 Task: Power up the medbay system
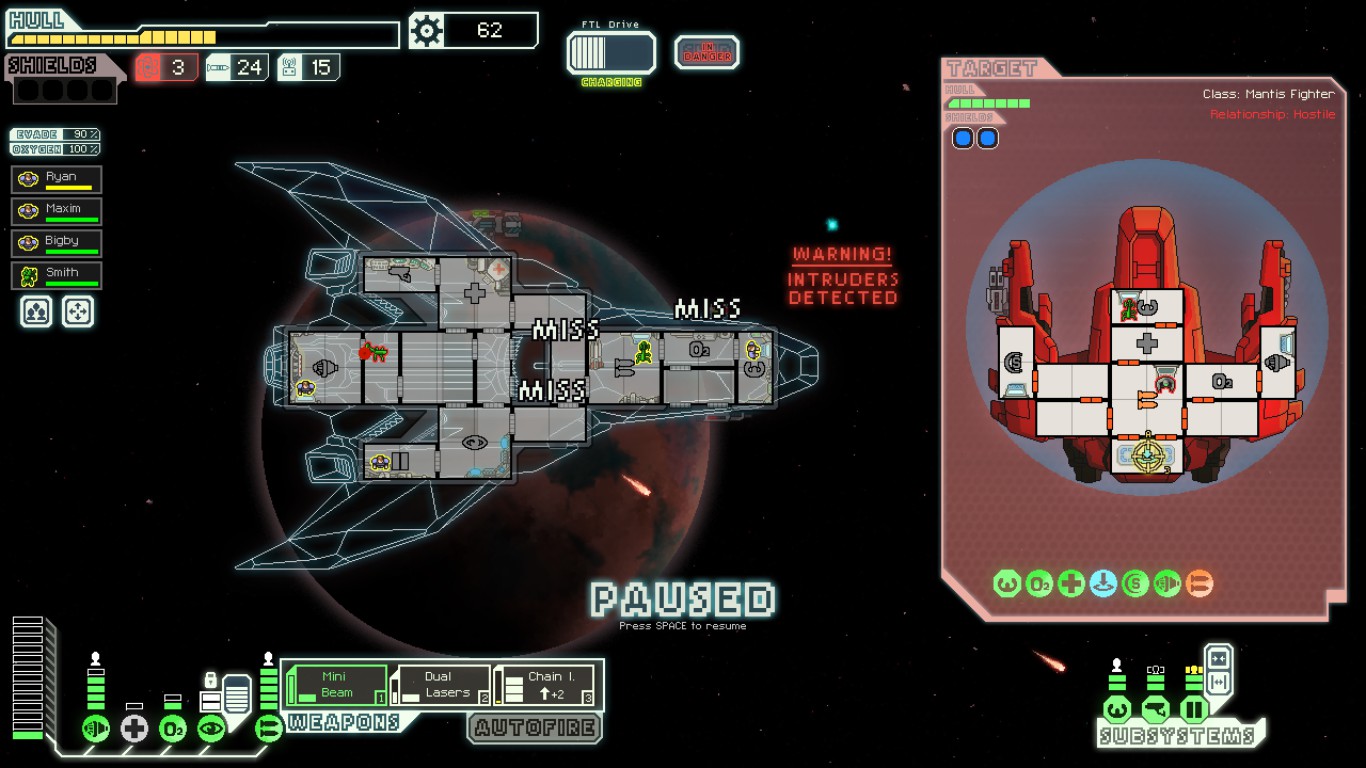(134, 728)
